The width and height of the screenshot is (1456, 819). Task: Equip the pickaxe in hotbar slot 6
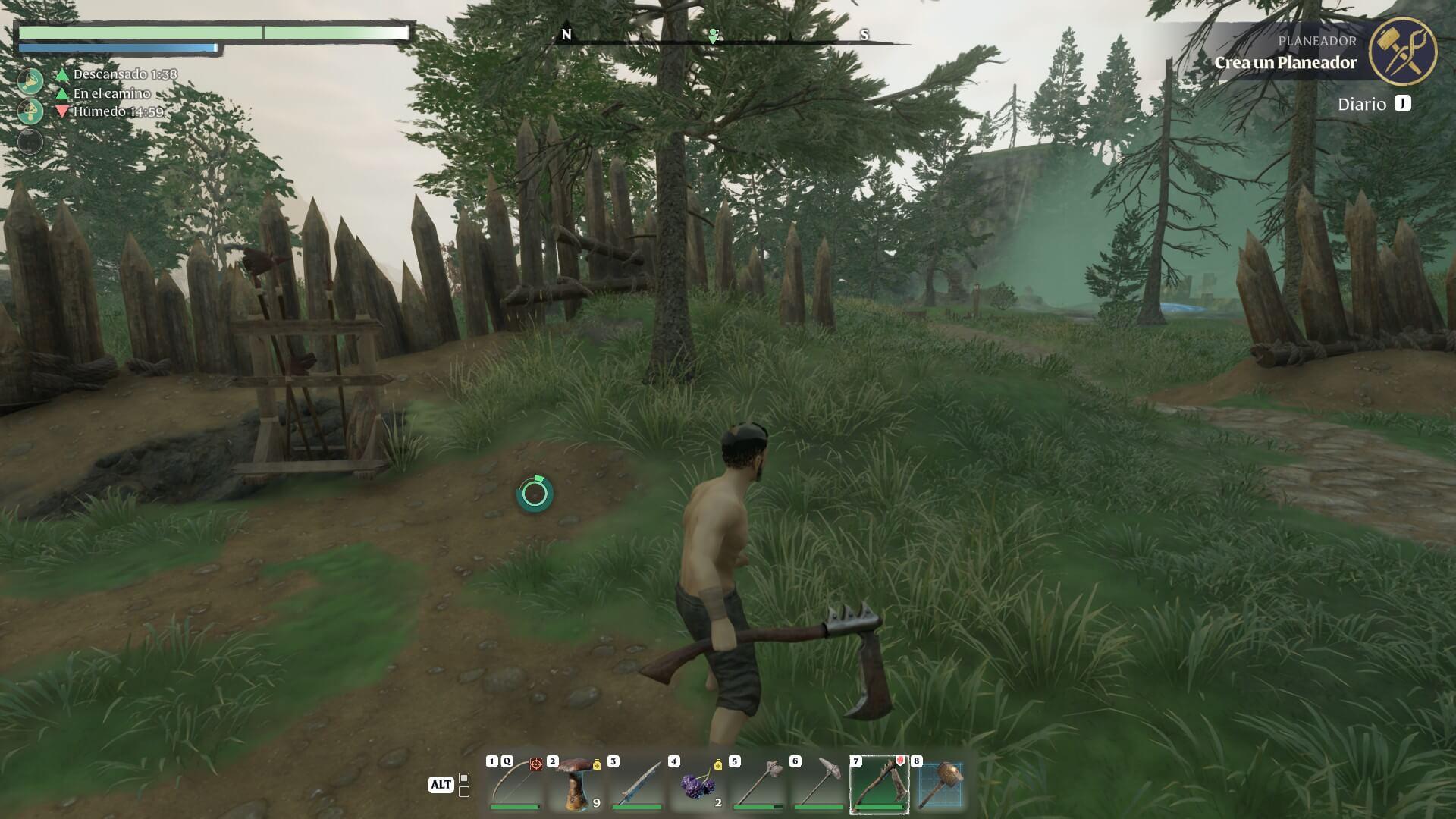point(819,784)
